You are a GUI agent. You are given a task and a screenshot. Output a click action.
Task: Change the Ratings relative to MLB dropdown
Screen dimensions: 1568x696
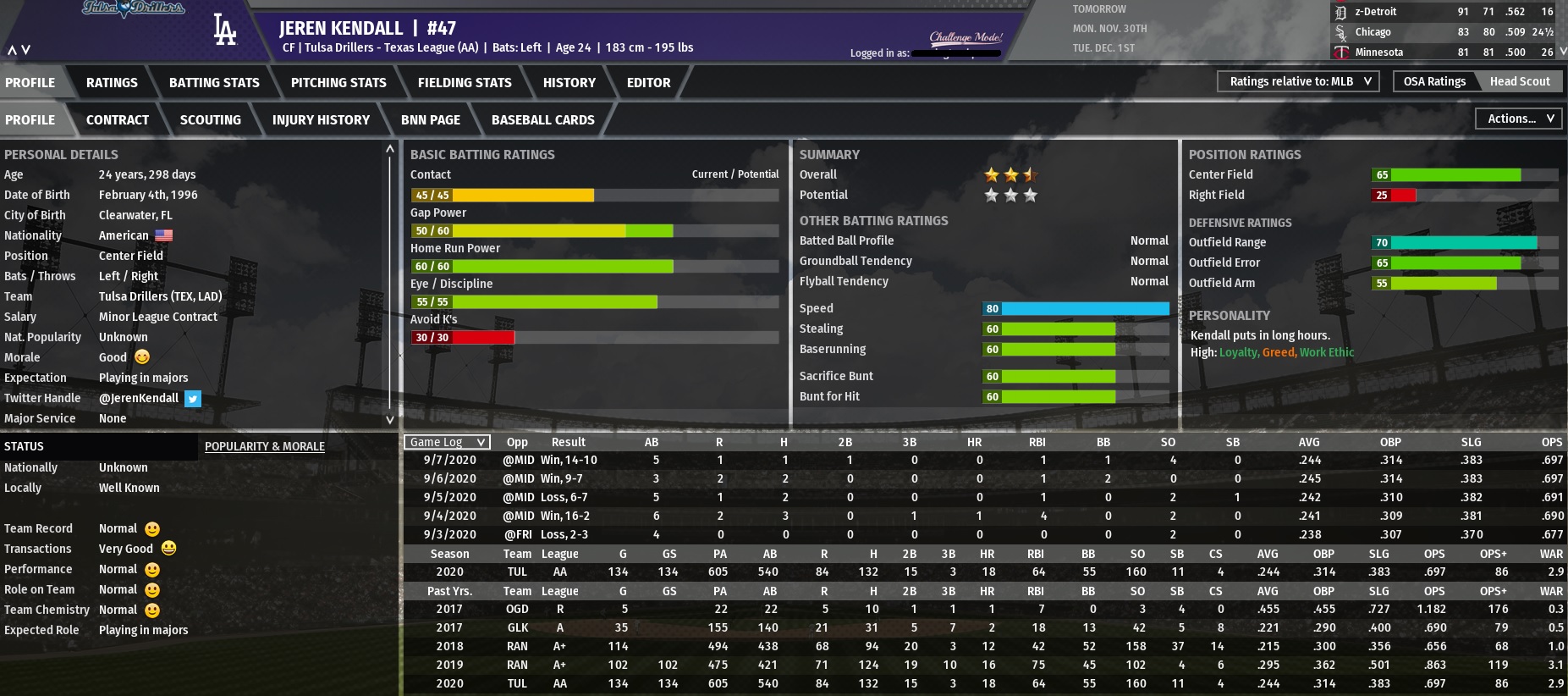tap(1299, 81)
